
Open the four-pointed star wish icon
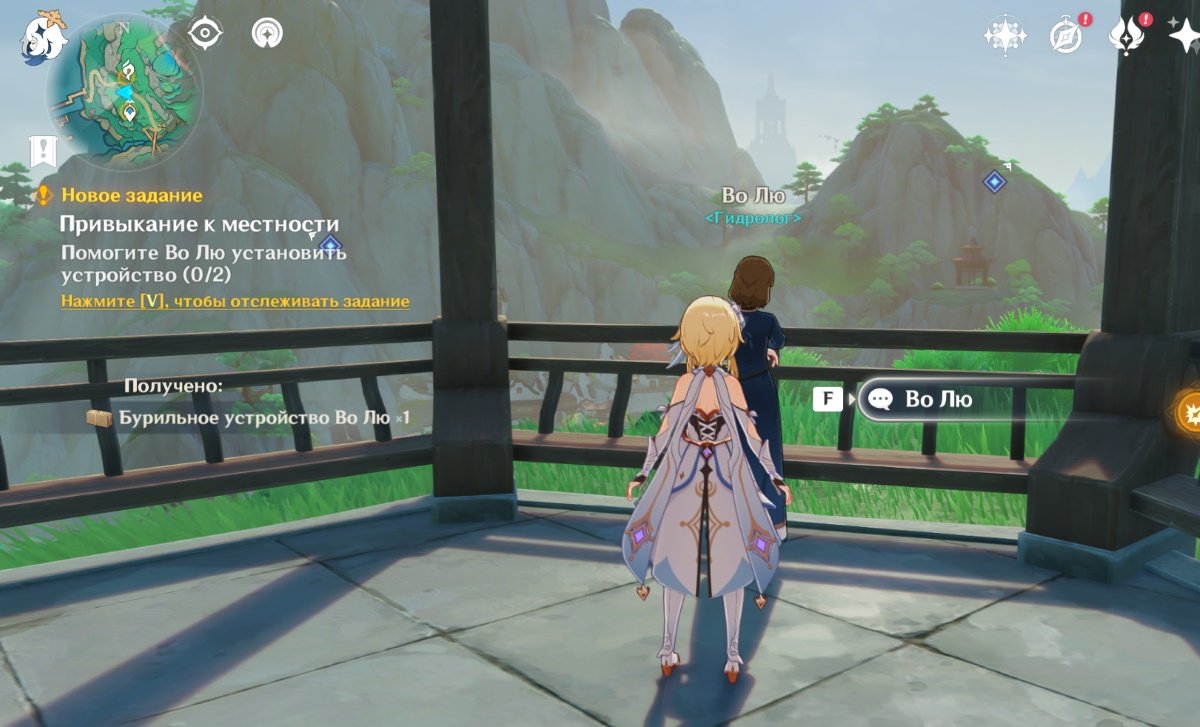click(1184, 36)
